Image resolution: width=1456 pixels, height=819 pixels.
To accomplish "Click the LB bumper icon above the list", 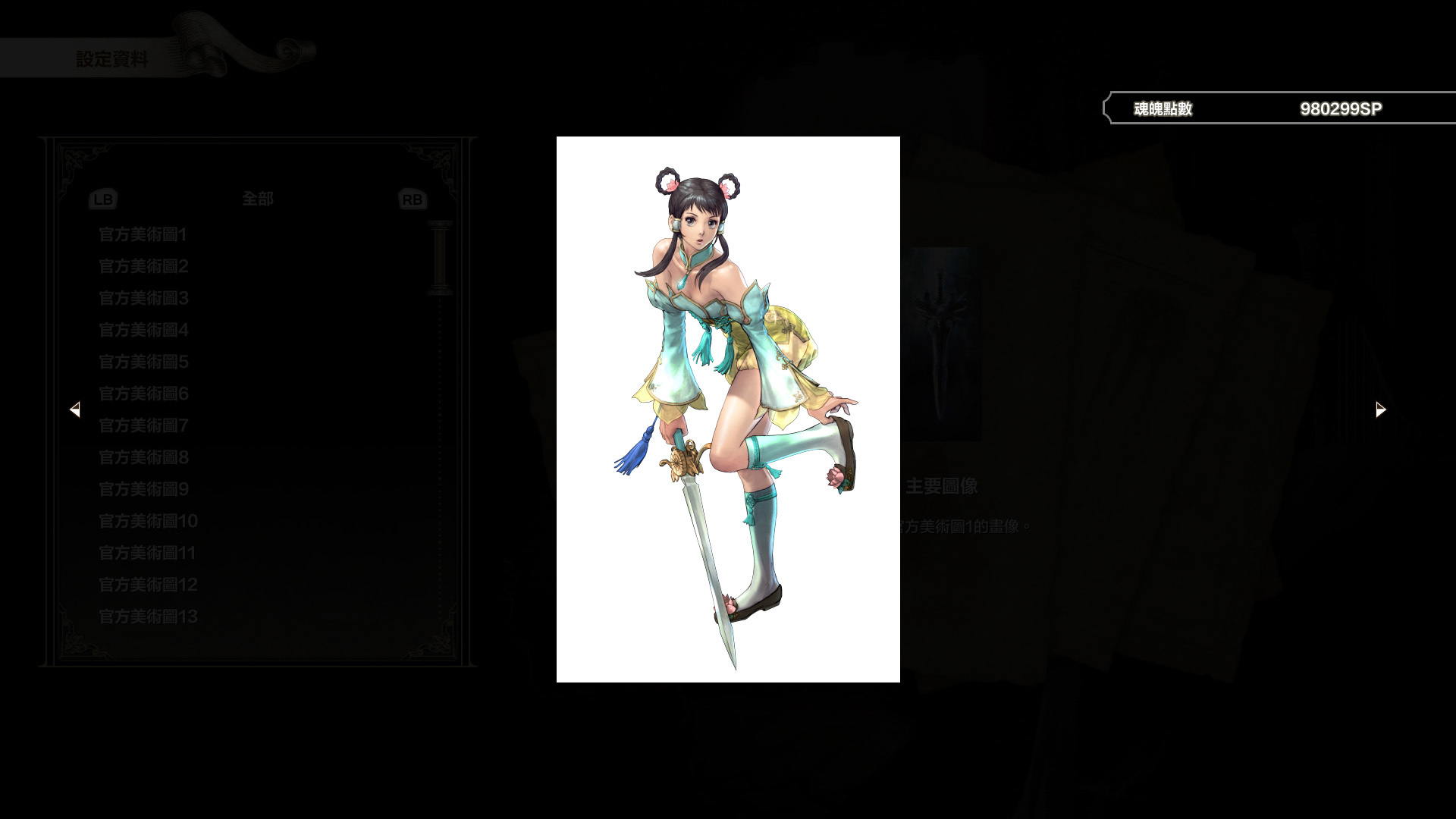I will (103, 199).
